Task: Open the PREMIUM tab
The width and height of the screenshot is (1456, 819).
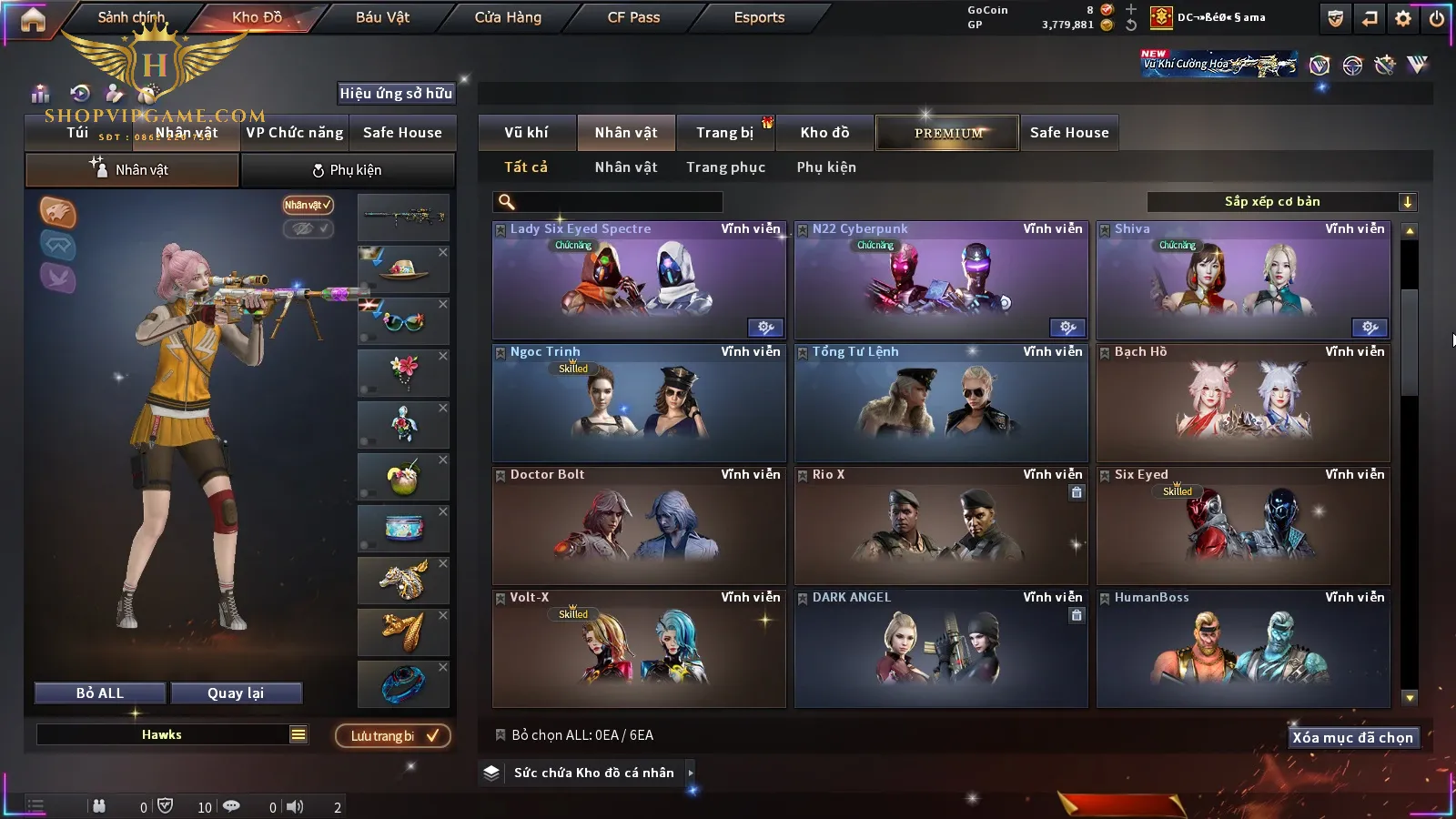Action: pos(947,133)
